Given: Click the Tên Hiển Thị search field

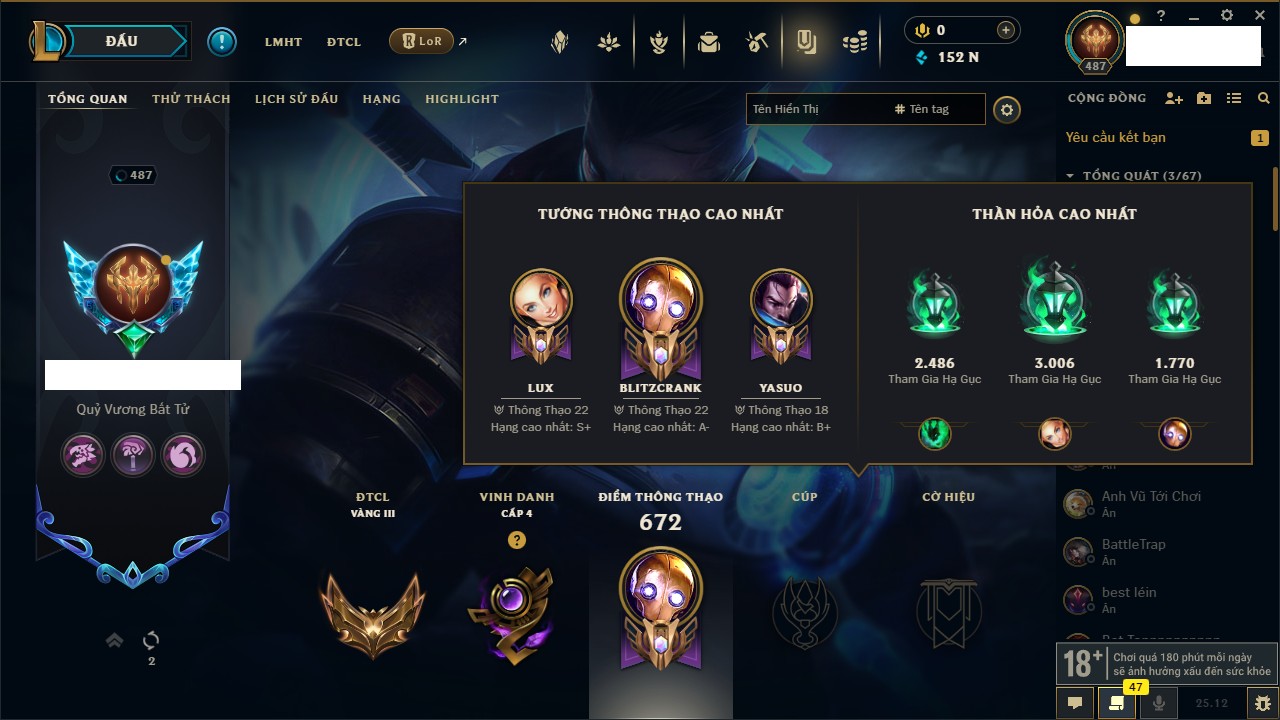Looking at the screenshot, I should pos(815,109).
